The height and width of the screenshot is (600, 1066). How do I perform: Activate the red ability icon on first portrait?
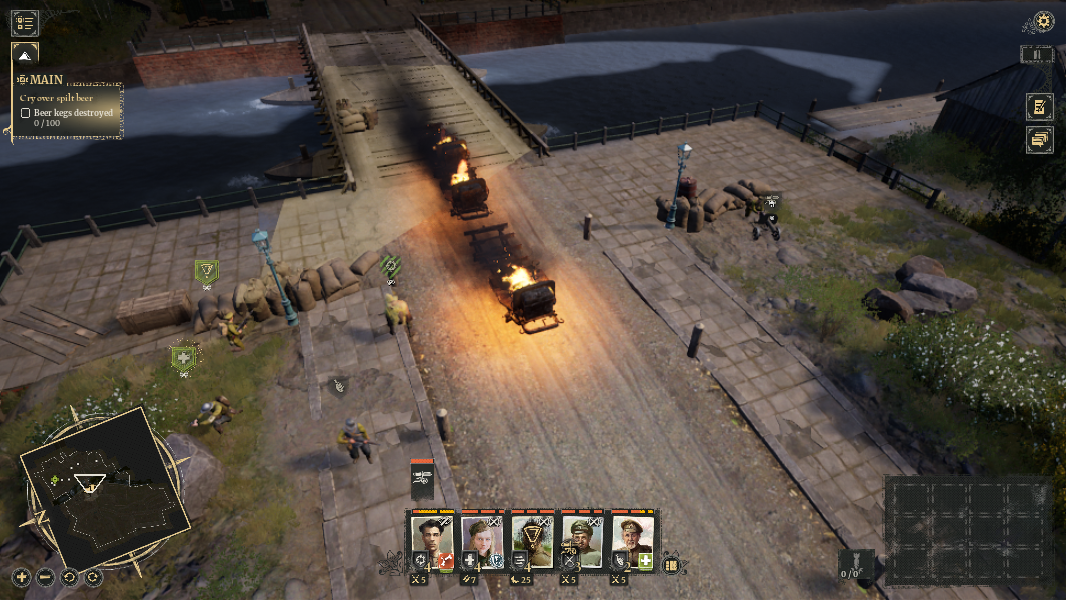click(446, 561)
